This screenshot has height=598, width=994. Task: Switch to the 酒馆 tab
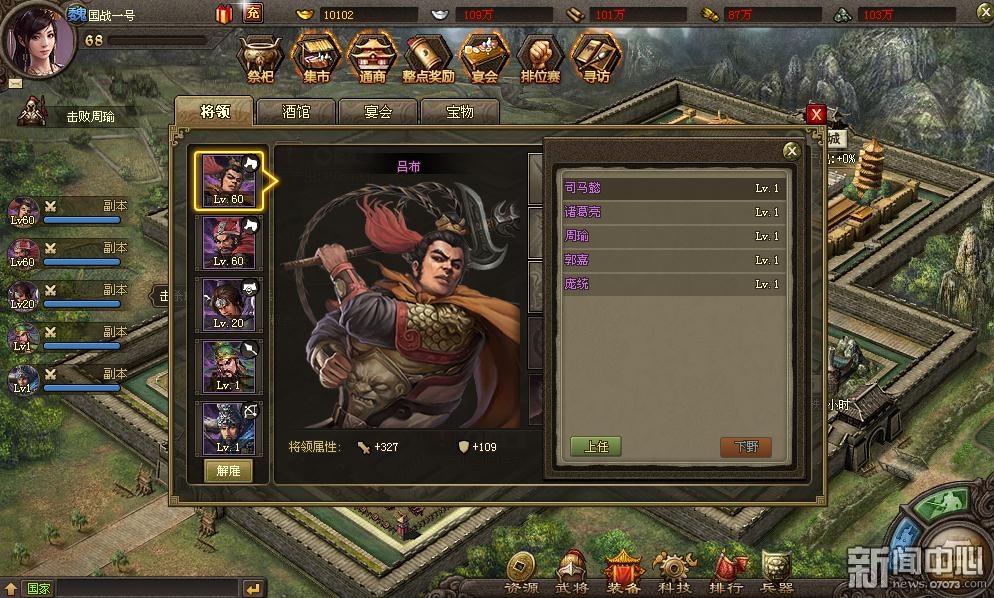coord(296,111)
